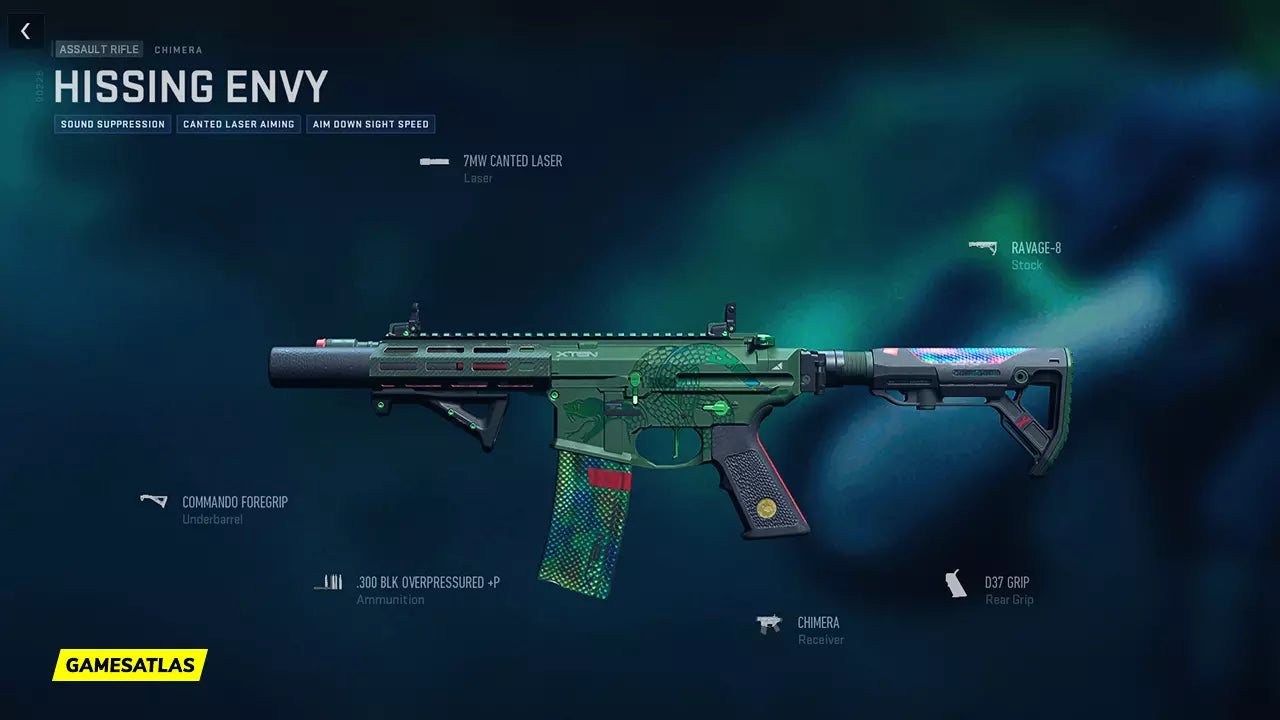
Task: Choose the Commando Foregrip underbarrel slot
Action: (234, 502)
